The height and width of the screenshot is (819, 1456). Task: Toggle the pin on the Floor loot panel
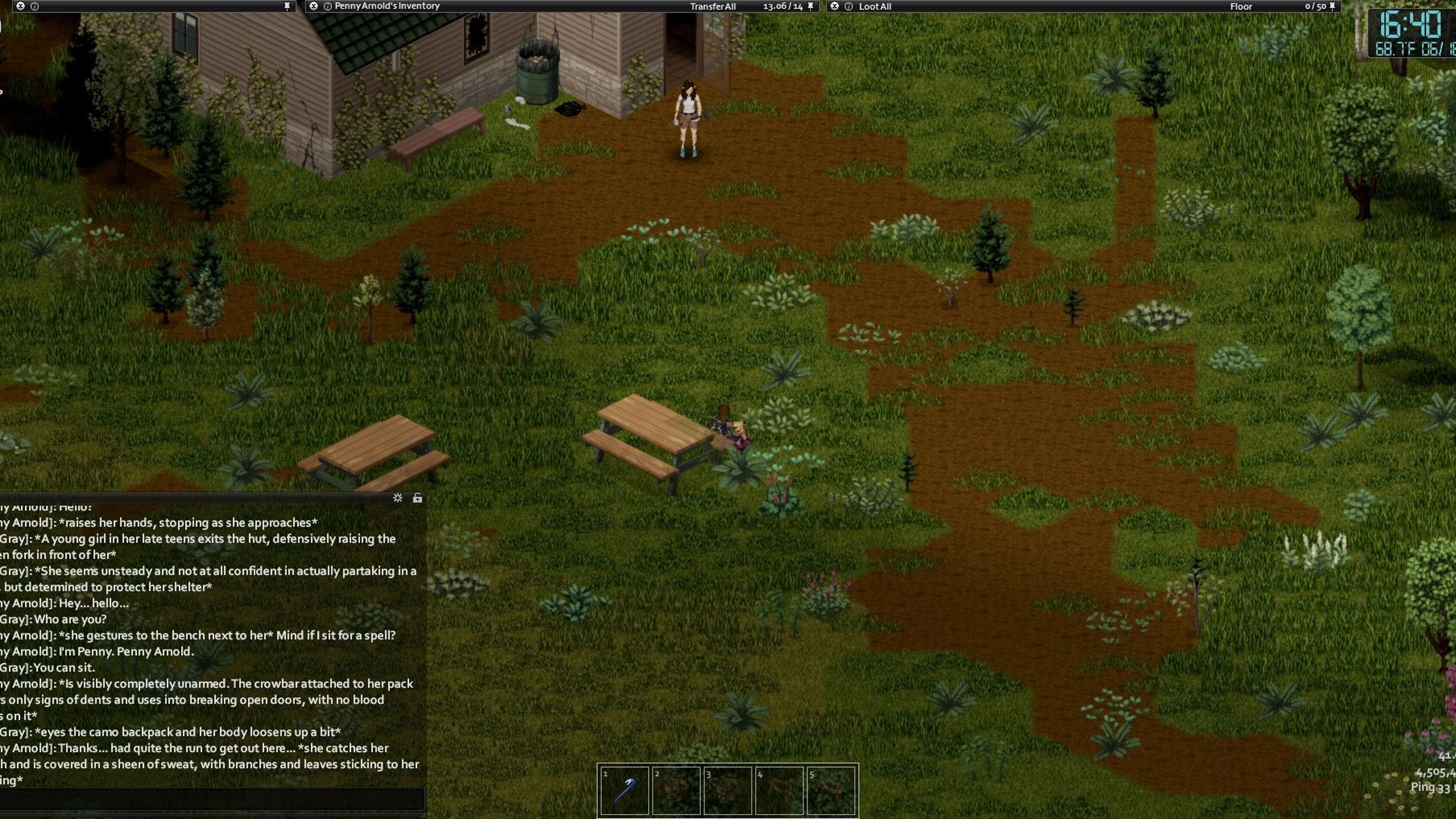point(1332,6)
